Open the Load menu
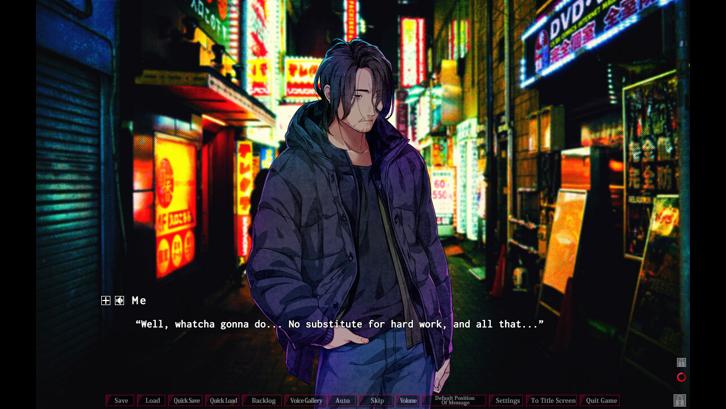Image resolution: width=726 pixels, height=409 pixels. [x=152, y=401]
